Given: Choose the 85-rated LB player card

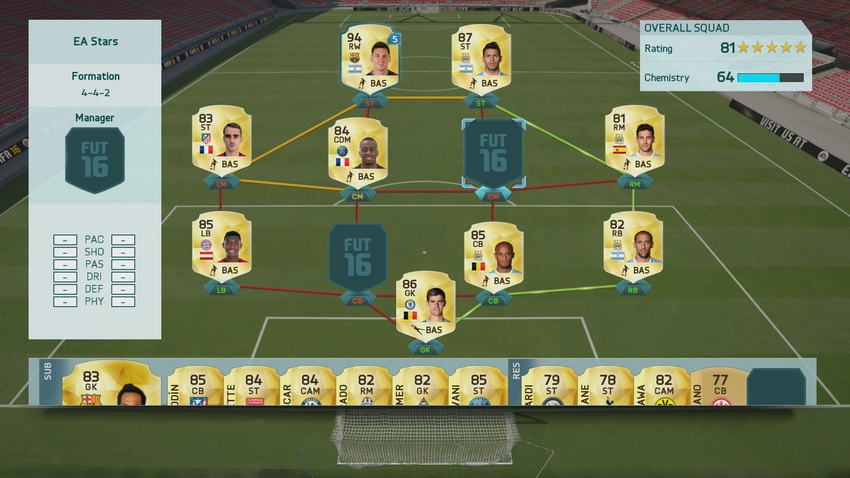Looking at the screenshot, I should [x=221, y=246].
